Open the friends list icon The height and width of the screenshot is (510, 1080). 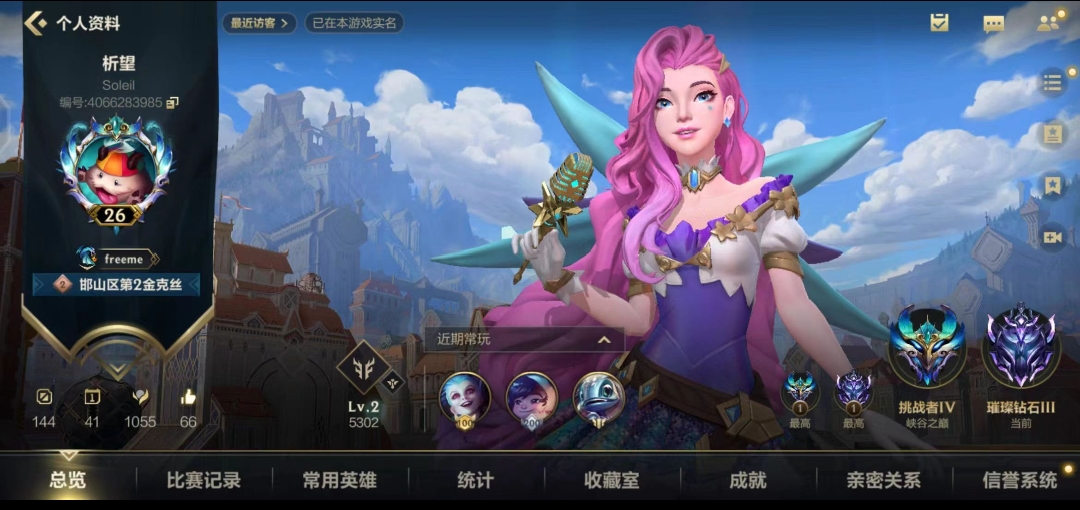(x=1047, y=23)
